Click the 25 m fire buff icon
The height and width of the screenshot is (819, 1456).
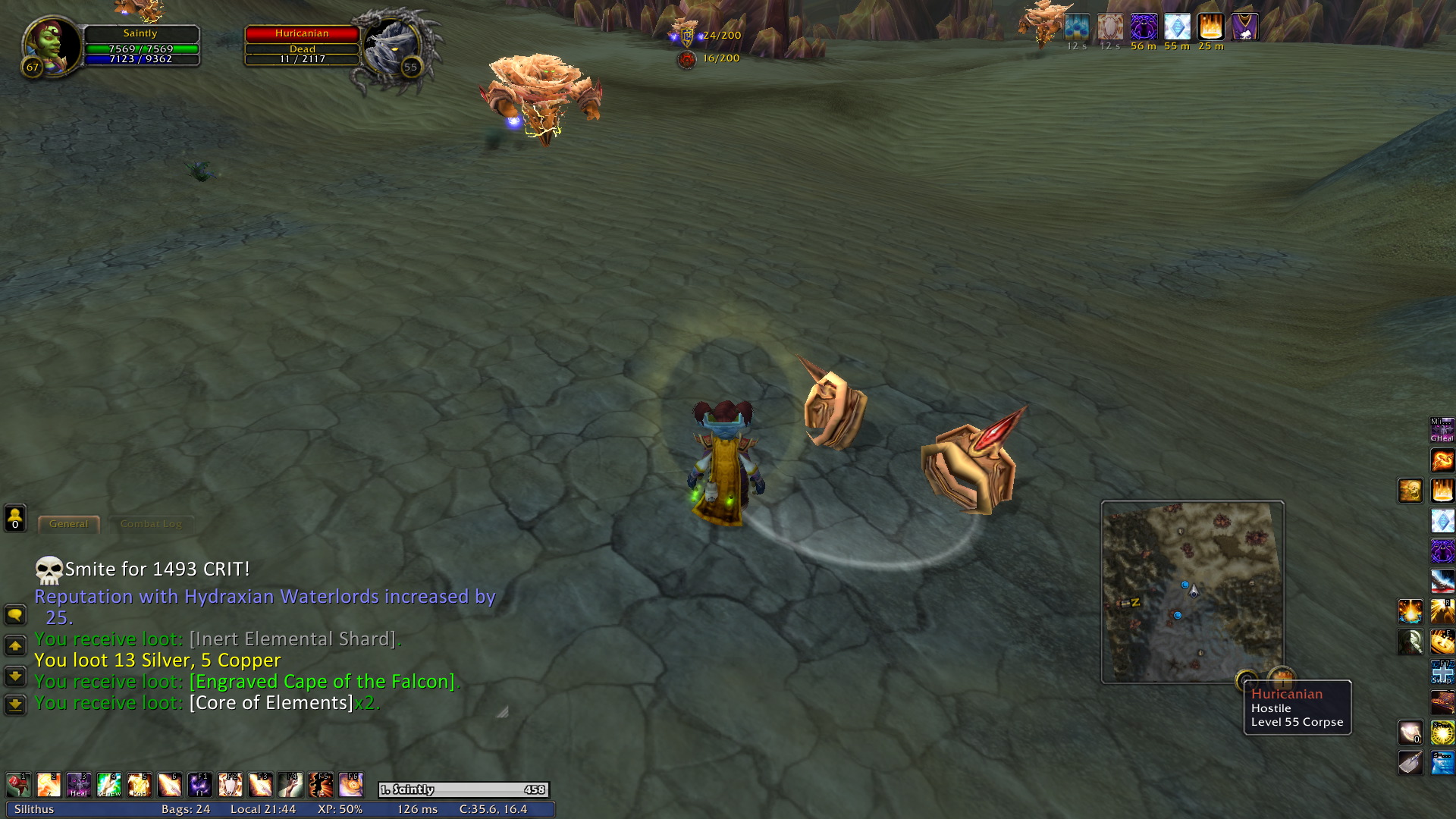point(1210,27)
